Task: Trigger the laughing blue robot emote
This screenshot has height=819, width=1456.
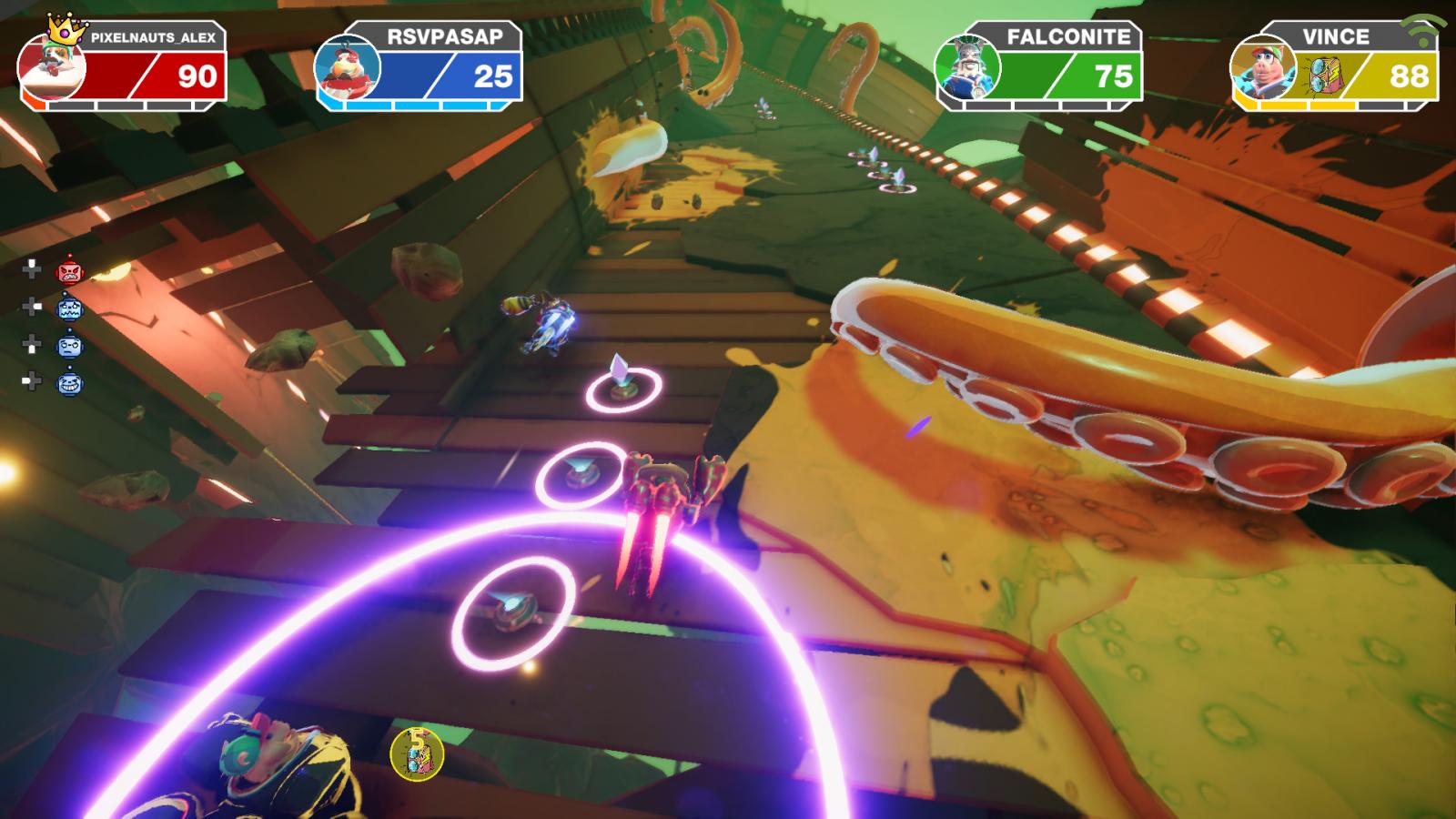Action: coord(69,383)
